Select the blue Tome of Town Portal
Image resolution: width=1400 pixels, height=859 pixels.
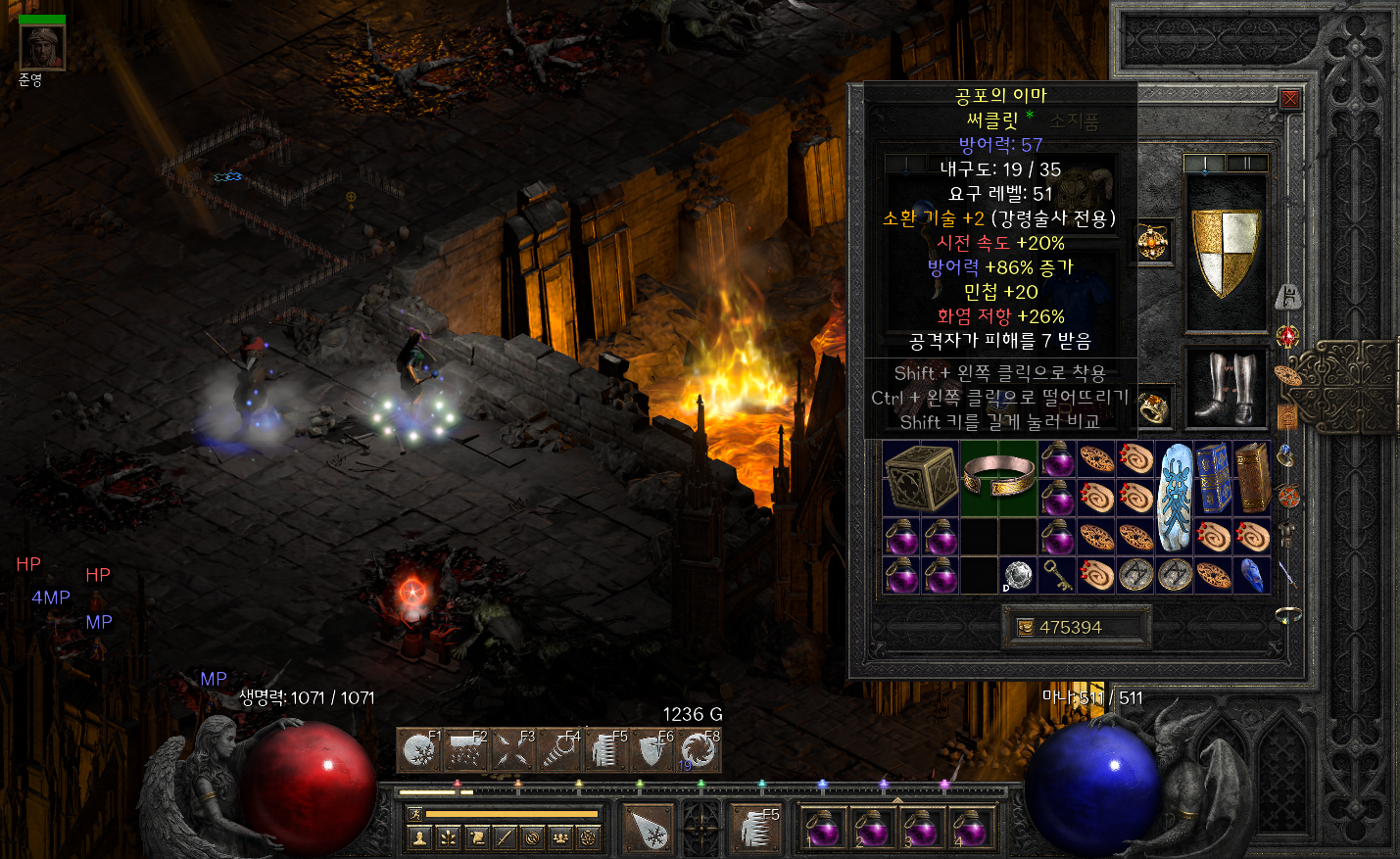point(1213,477)
